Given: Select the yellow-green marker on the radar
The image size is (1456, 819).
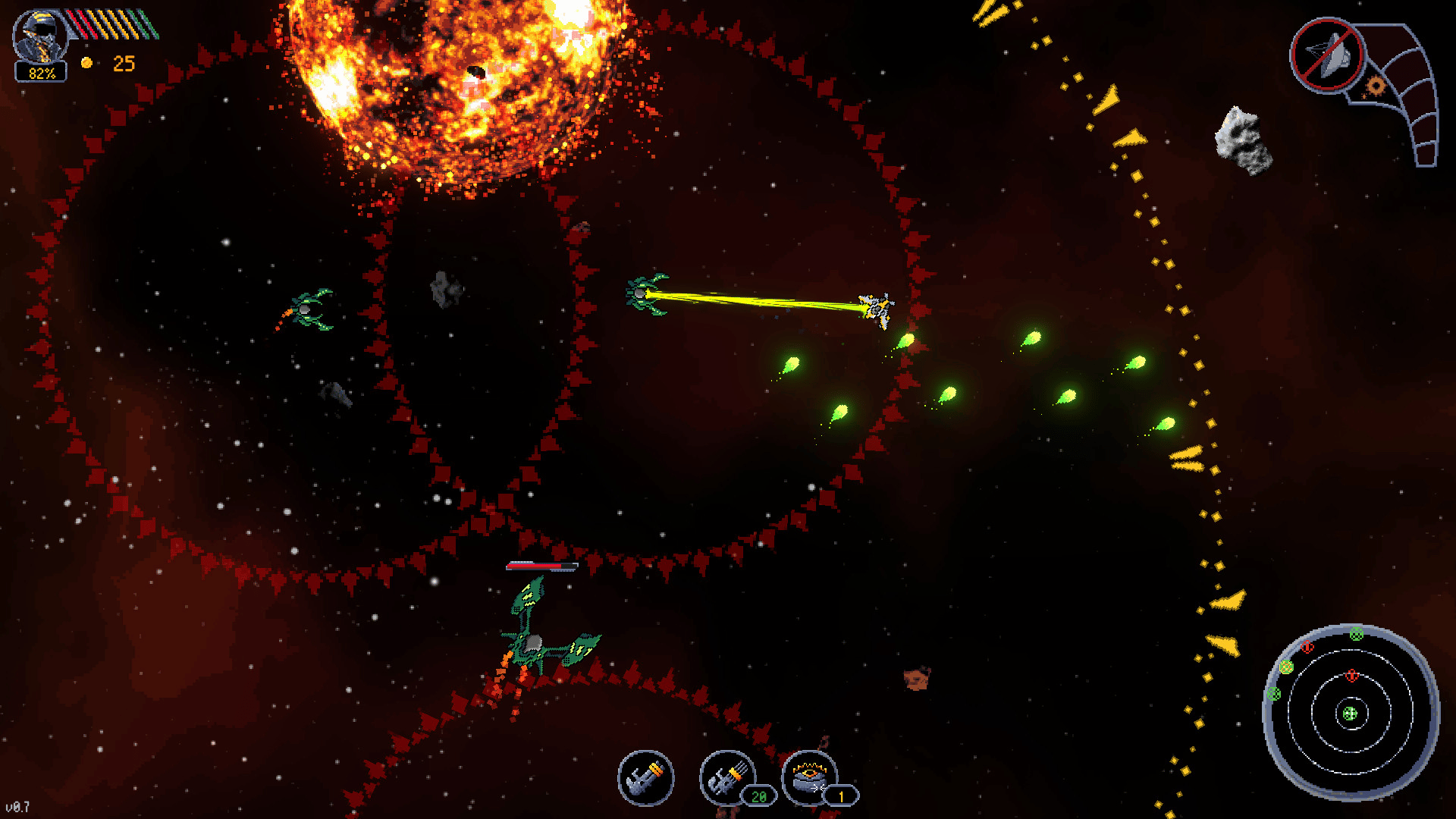Looking at the screenshot, I should coord(1286,667).
